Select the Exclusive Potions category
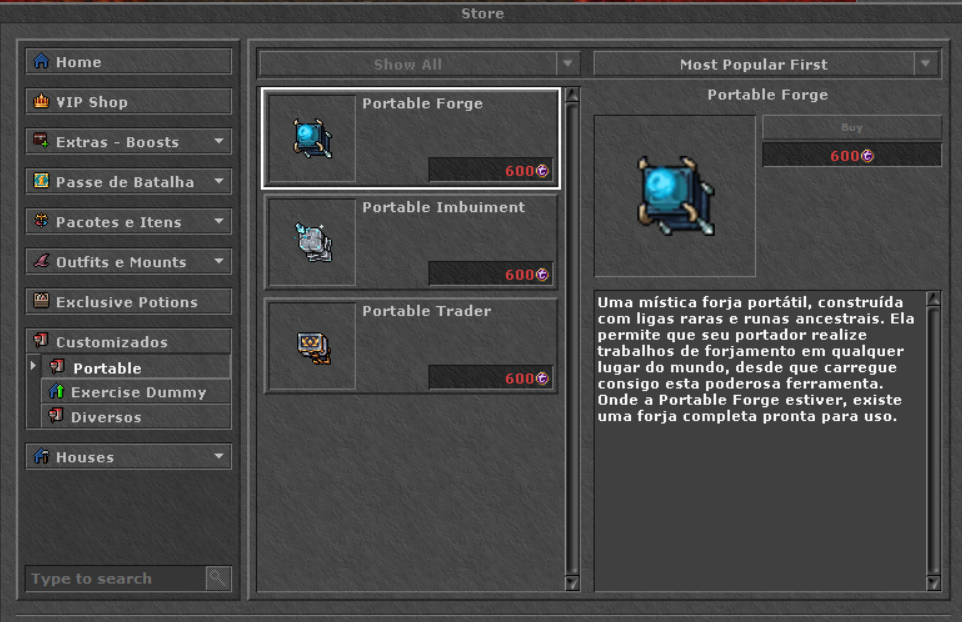 point(128,302)
